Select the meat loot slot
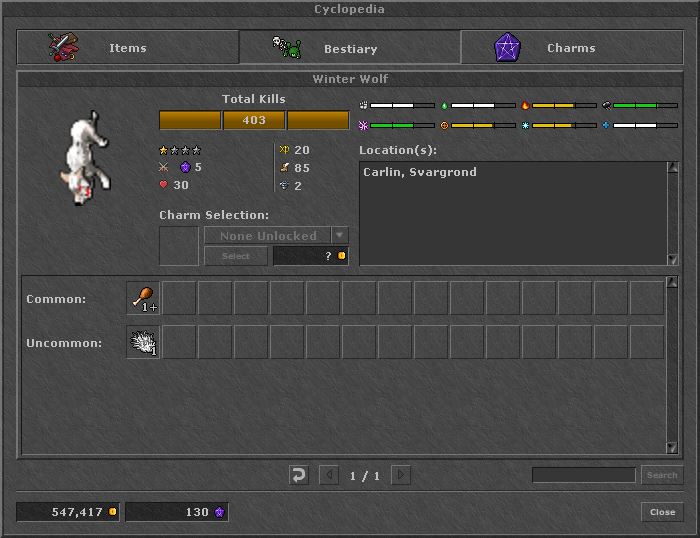Image resolution: width=700 pixels, height=538 pixels. coord(143,298)
